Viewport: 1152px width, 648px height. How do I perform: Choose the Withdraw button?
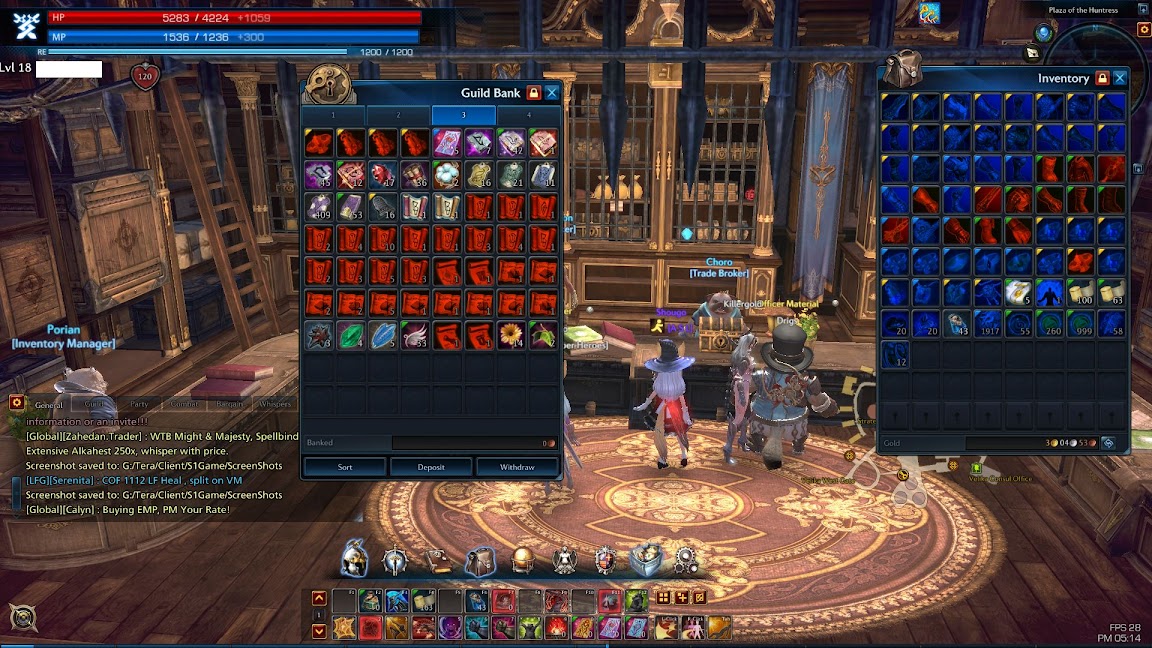pyautogui.click(x=517, y=467)
